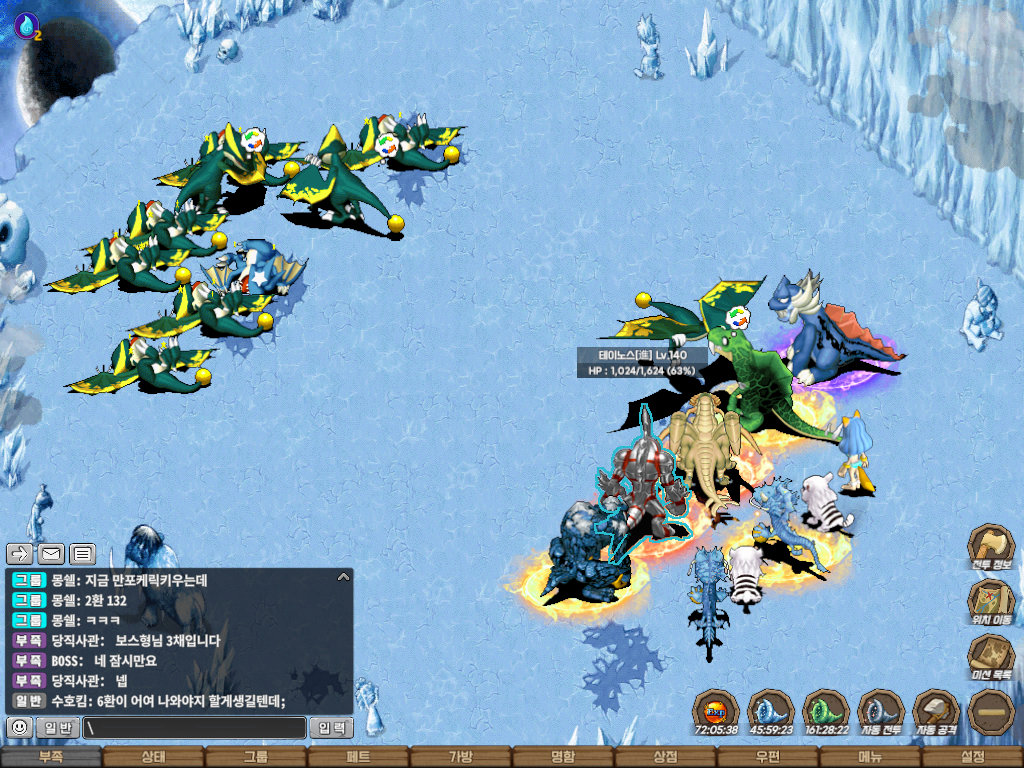Open the 상점 (shop) menu
1024x768 pixels.
665,757
